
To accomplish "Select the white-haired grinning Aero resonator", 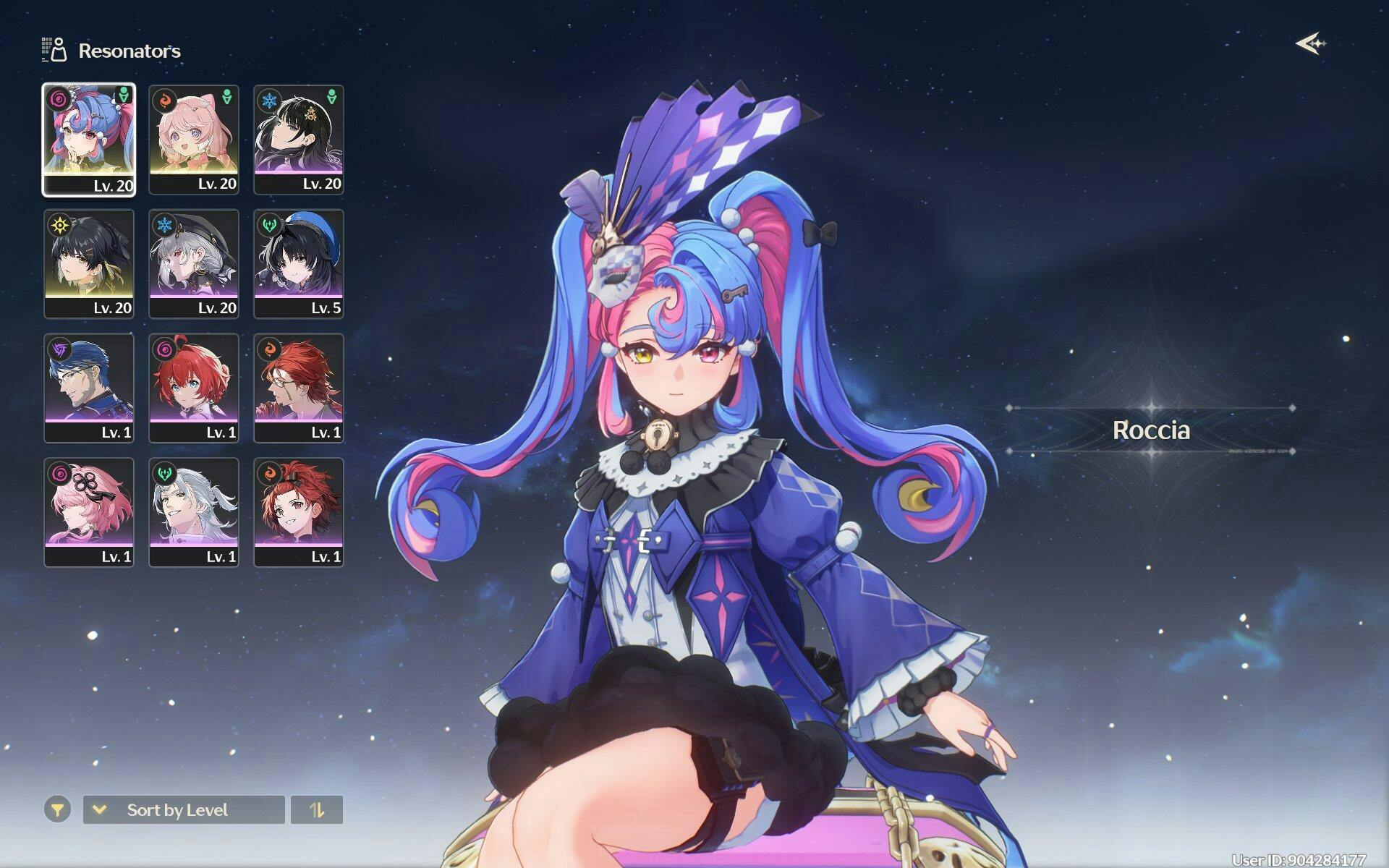I will click(194, 512).
